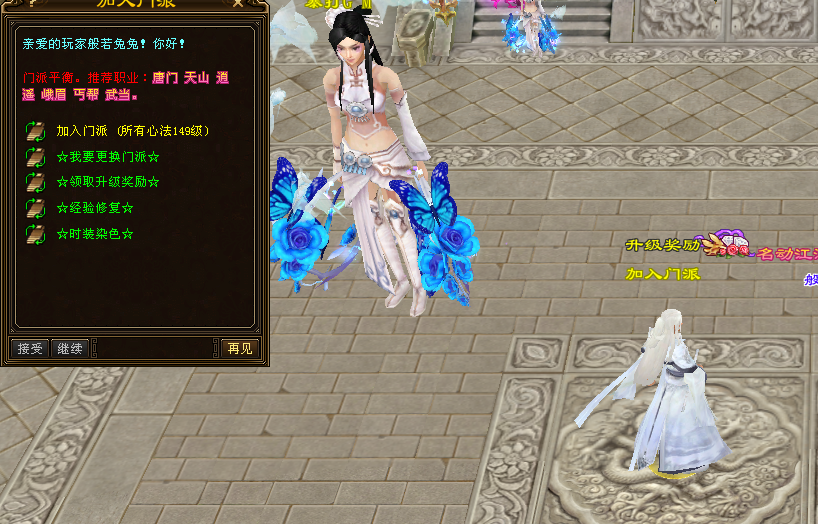This screenshot has width=818, height=524.
Task: Choose the ☆经验修复☆ dialogue option
Action: [95, 208]
